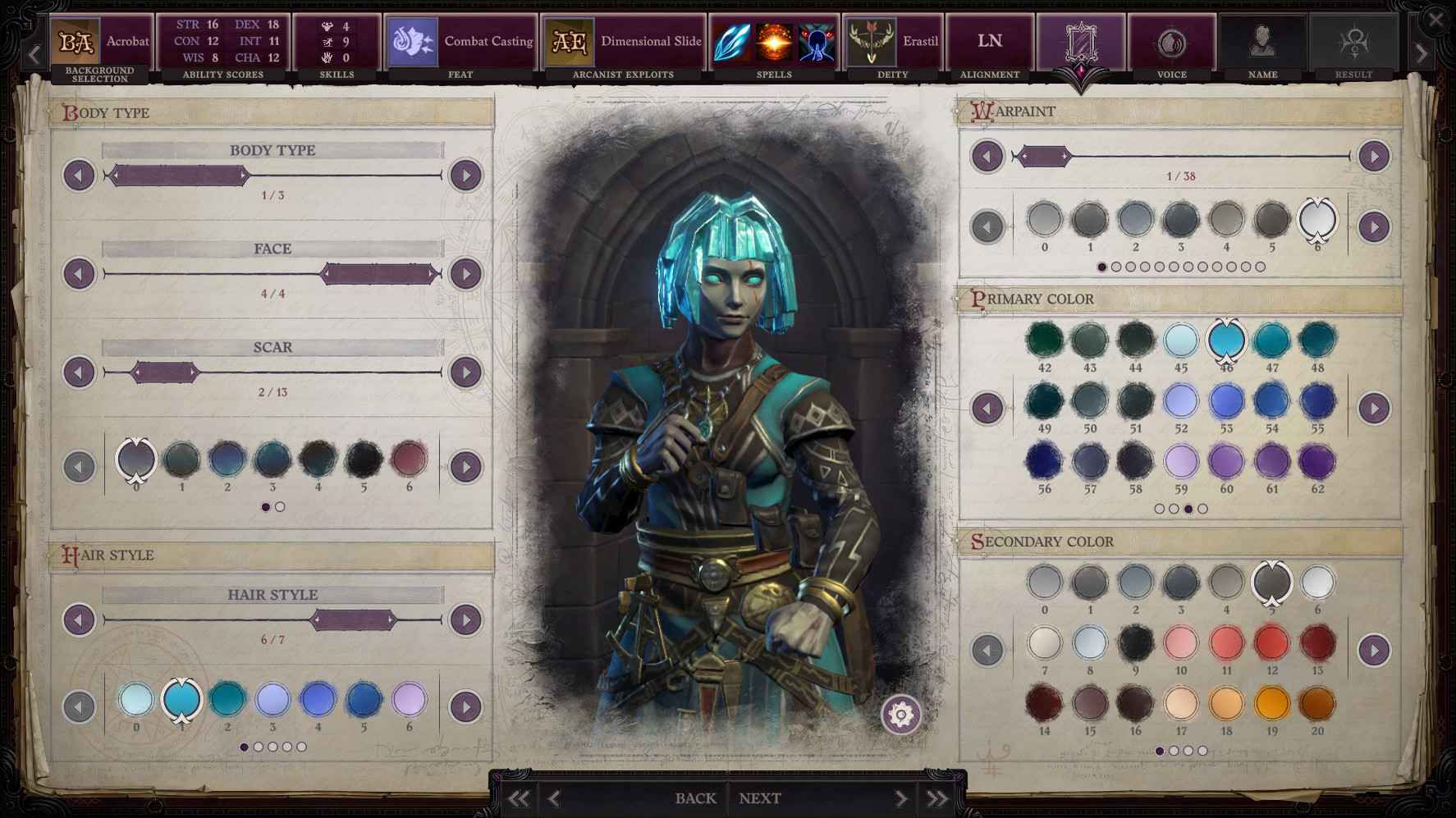Select hair color swatch 1
The width and height of the screenshot is (1456, 818).
click(x=181, y=700)
